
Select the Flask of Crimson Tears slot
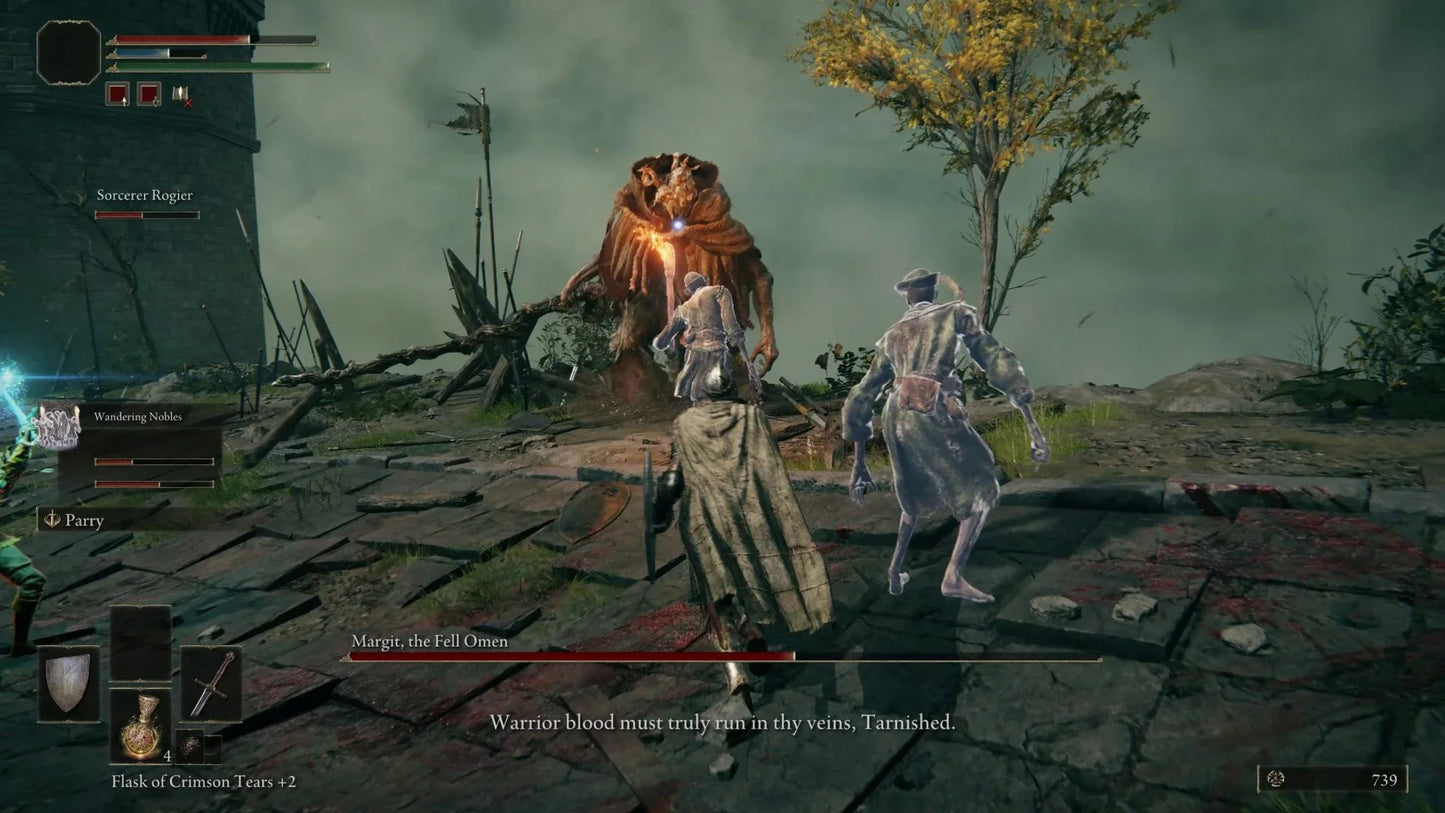(139, 727)
